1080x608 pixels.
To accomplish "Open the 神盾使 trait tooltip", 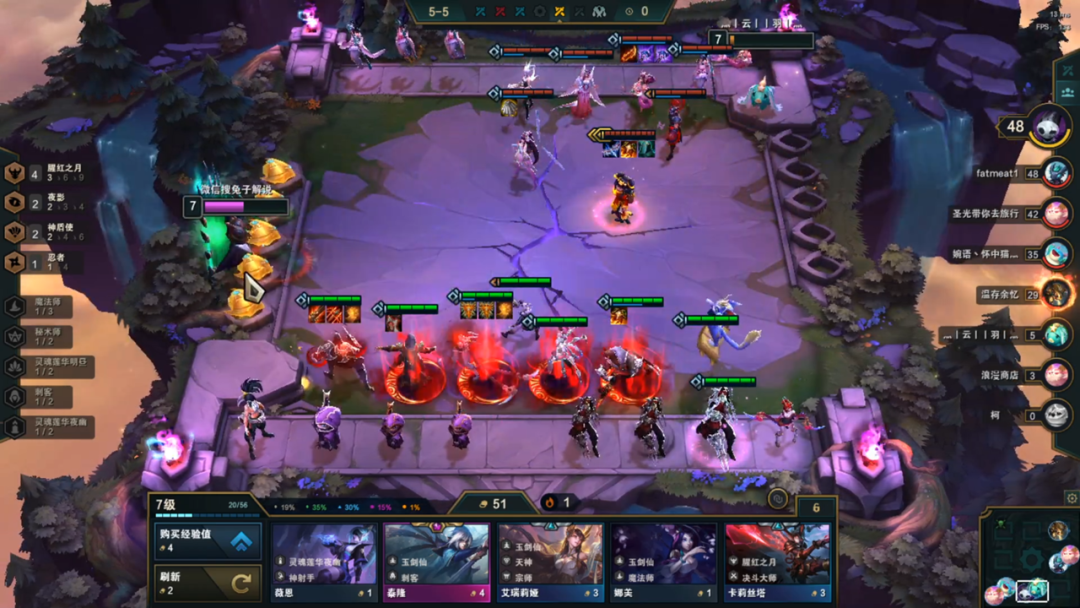I will [40, 232].
